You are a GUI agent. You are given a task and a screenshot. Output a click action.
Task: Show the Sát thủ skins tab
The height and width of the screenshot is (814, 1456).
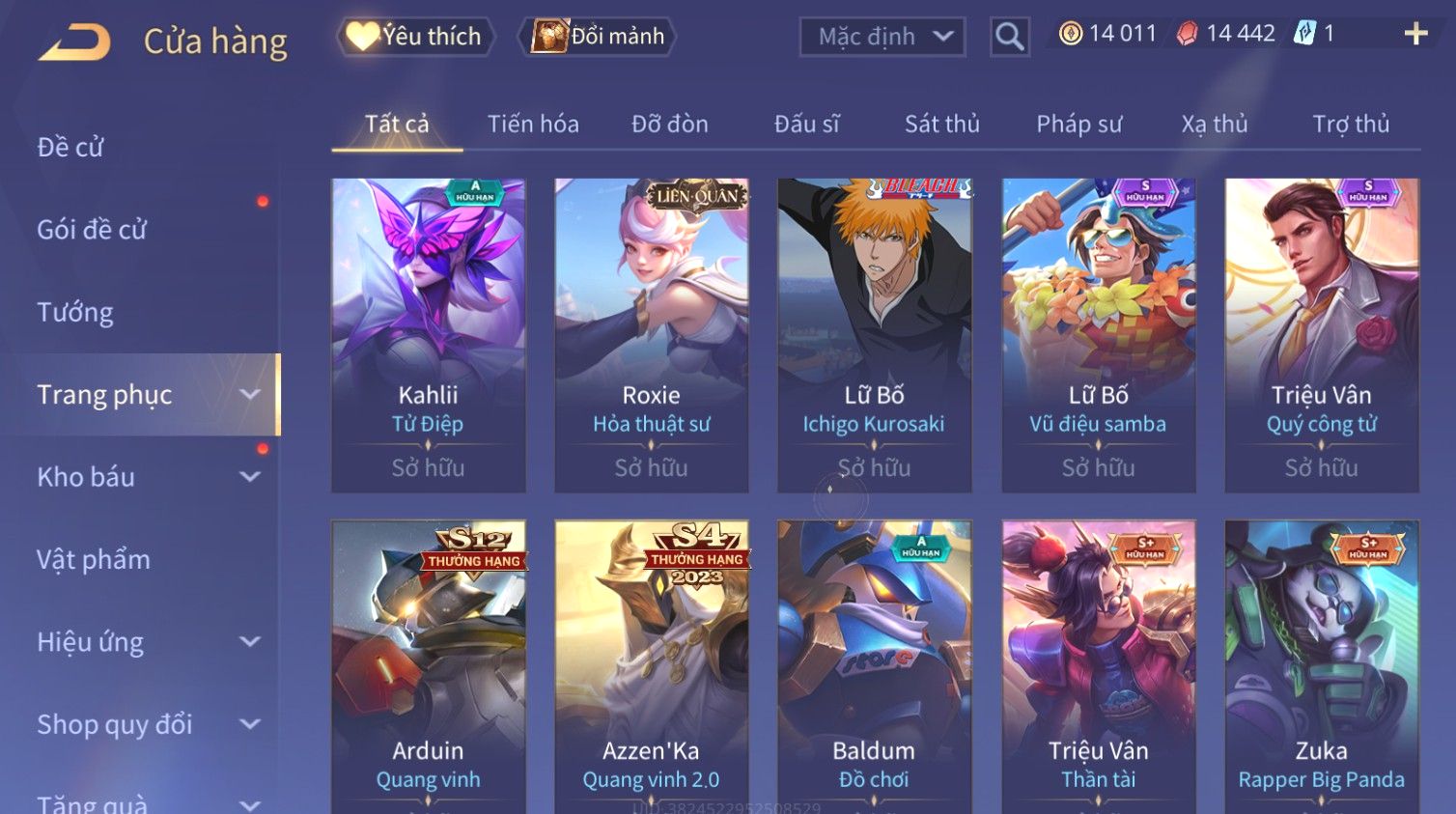tap(941, 124)
